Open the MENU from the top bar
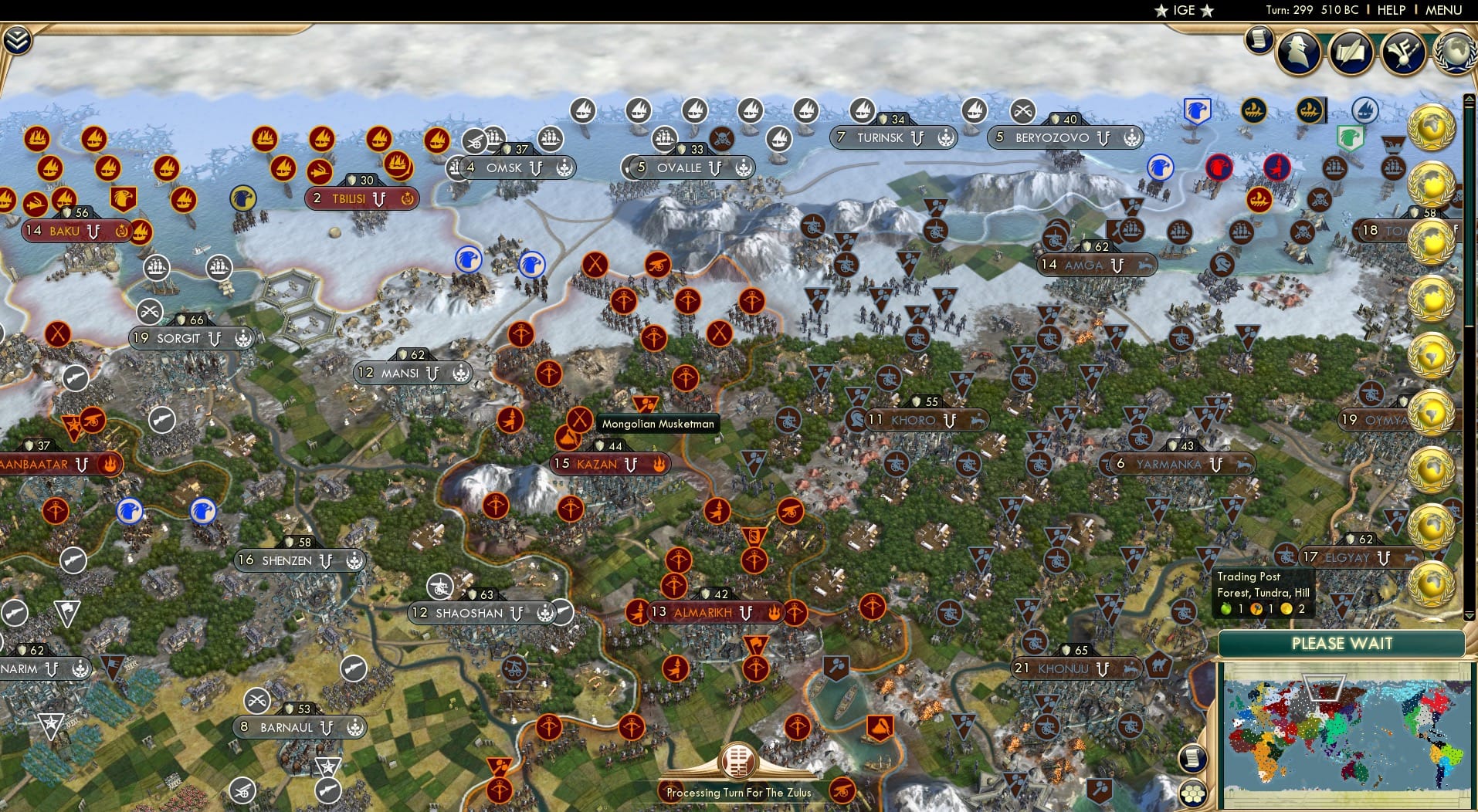This screenshot has width=1478, height=812. point(1443,11)
